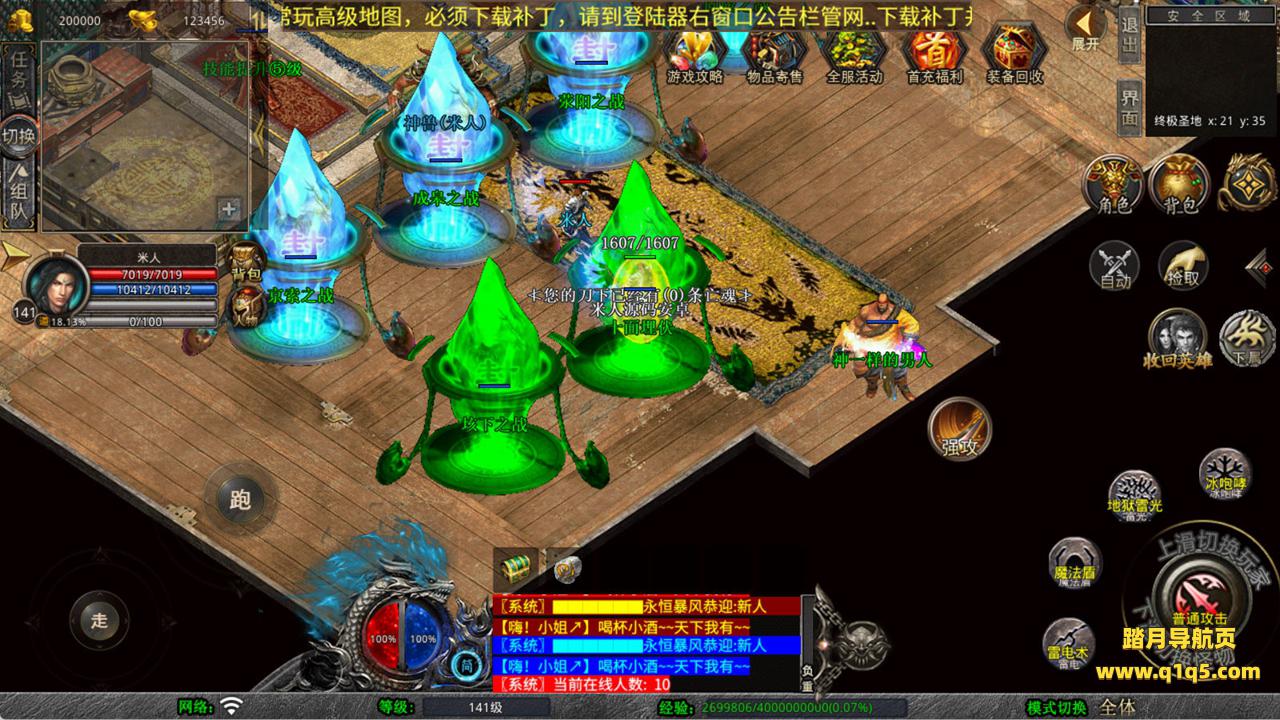1280x720 pixels.
Task: Switch to the 任务 quest tab
Action: (20, 70)
